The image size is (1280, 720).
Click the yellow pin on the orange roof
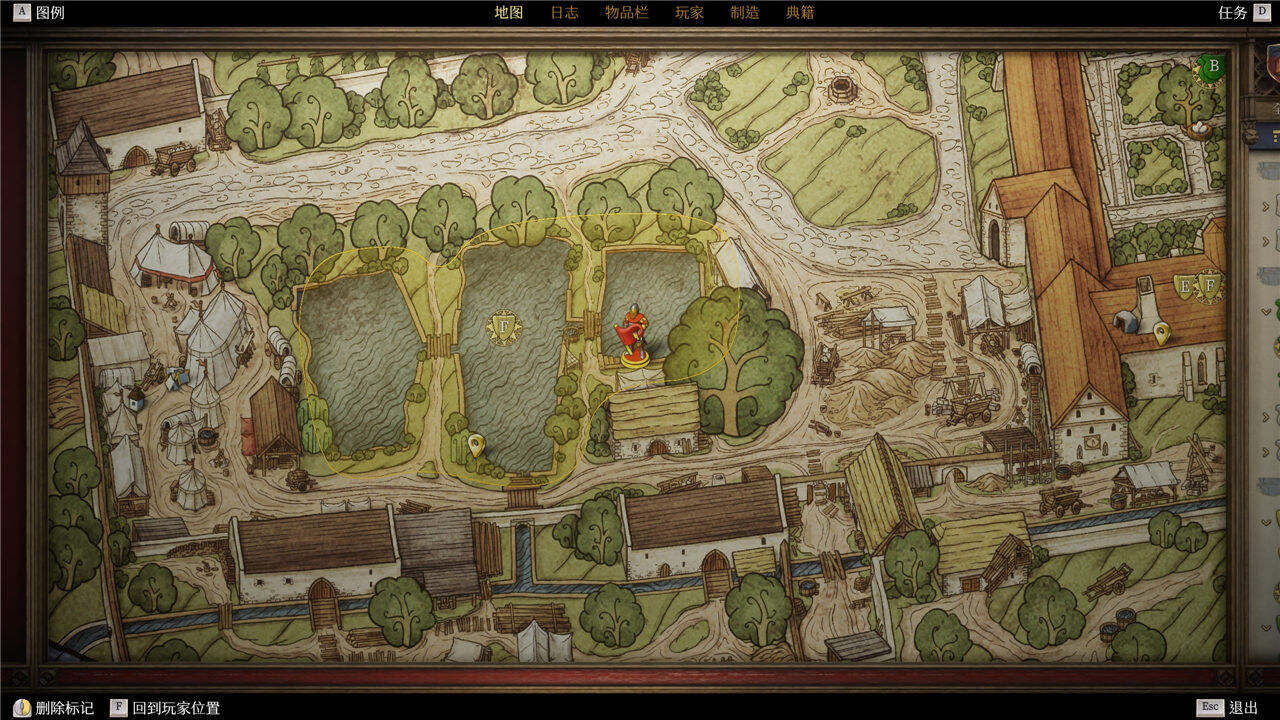1161,333
